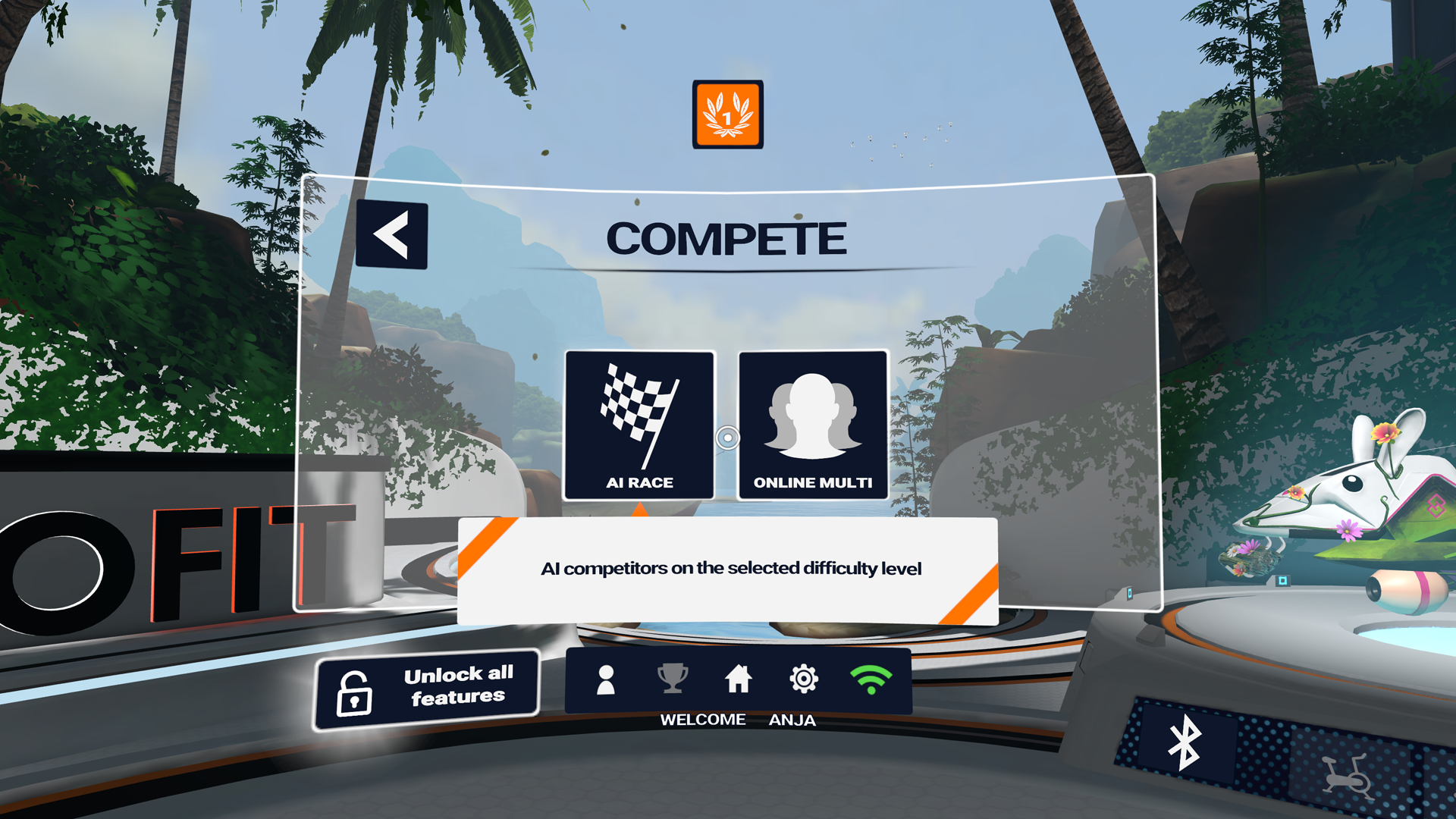View achievements via the trophy icon

[672, 681]
